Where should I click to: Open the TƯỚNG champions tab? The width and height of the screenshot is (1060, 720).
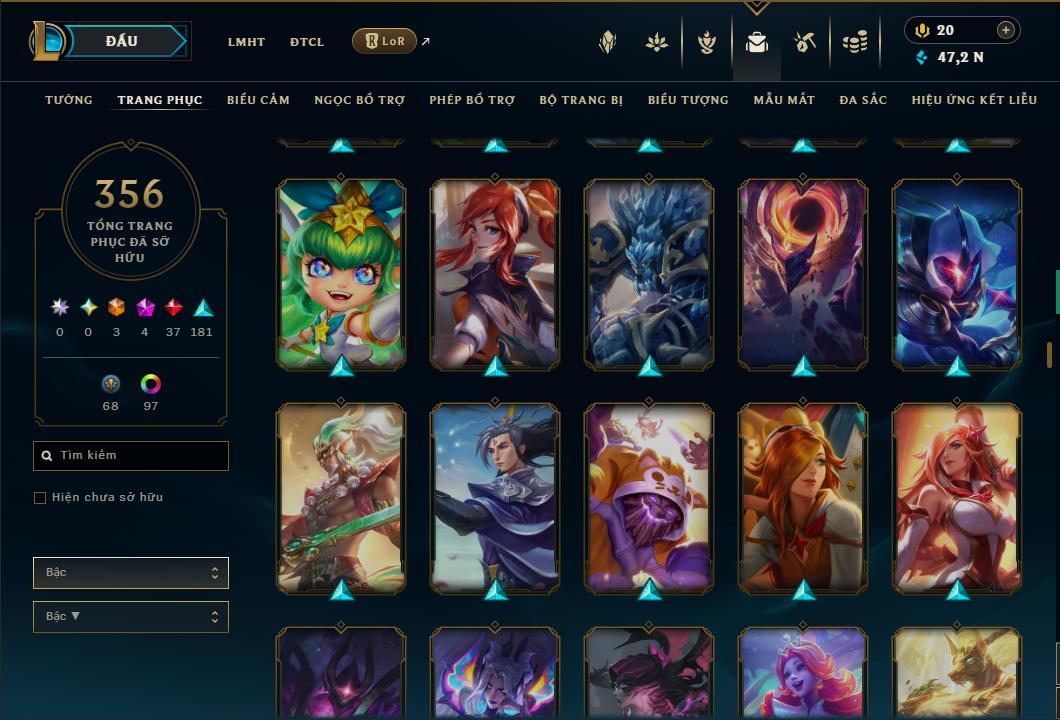pos(69,100)
